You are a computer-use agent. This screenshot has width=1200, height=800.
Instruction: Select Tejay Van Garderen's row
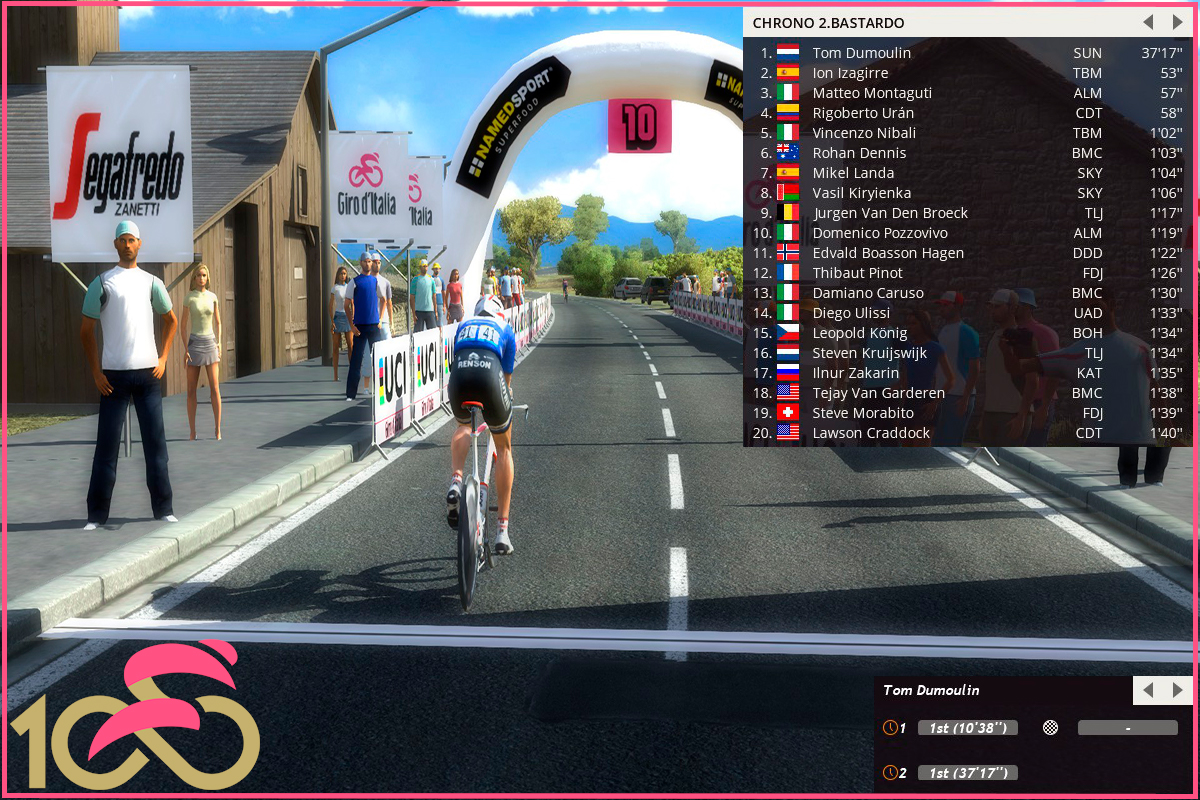[x=878, y=393]
